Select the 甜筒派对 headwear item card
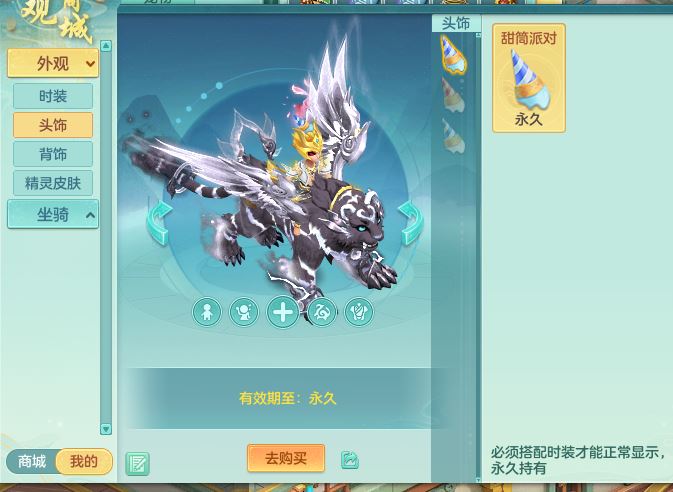 [528, 78]
